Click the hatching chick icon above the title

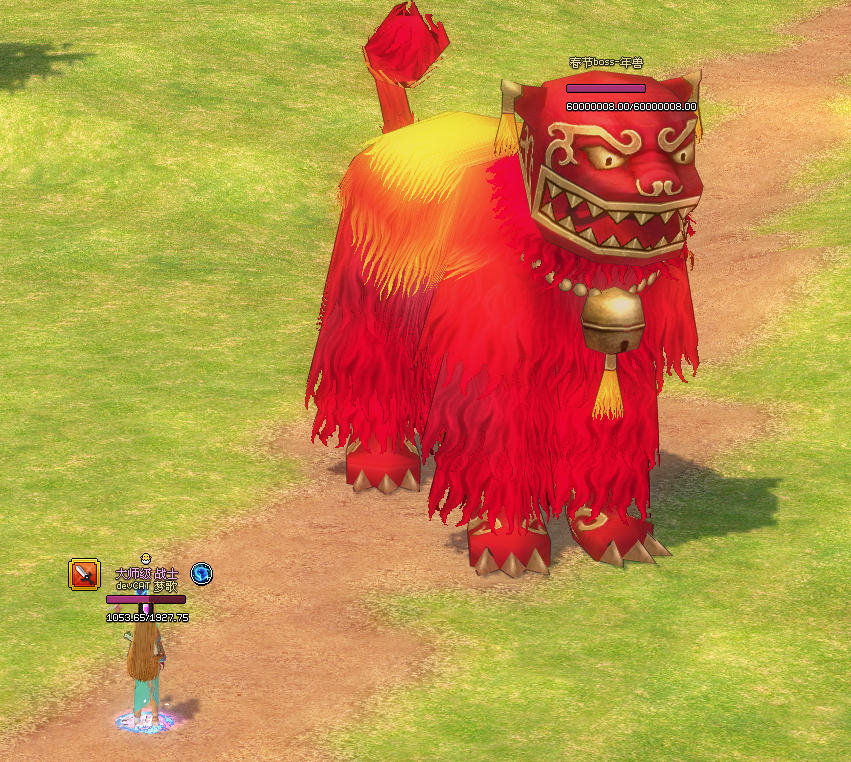[145, 558]
